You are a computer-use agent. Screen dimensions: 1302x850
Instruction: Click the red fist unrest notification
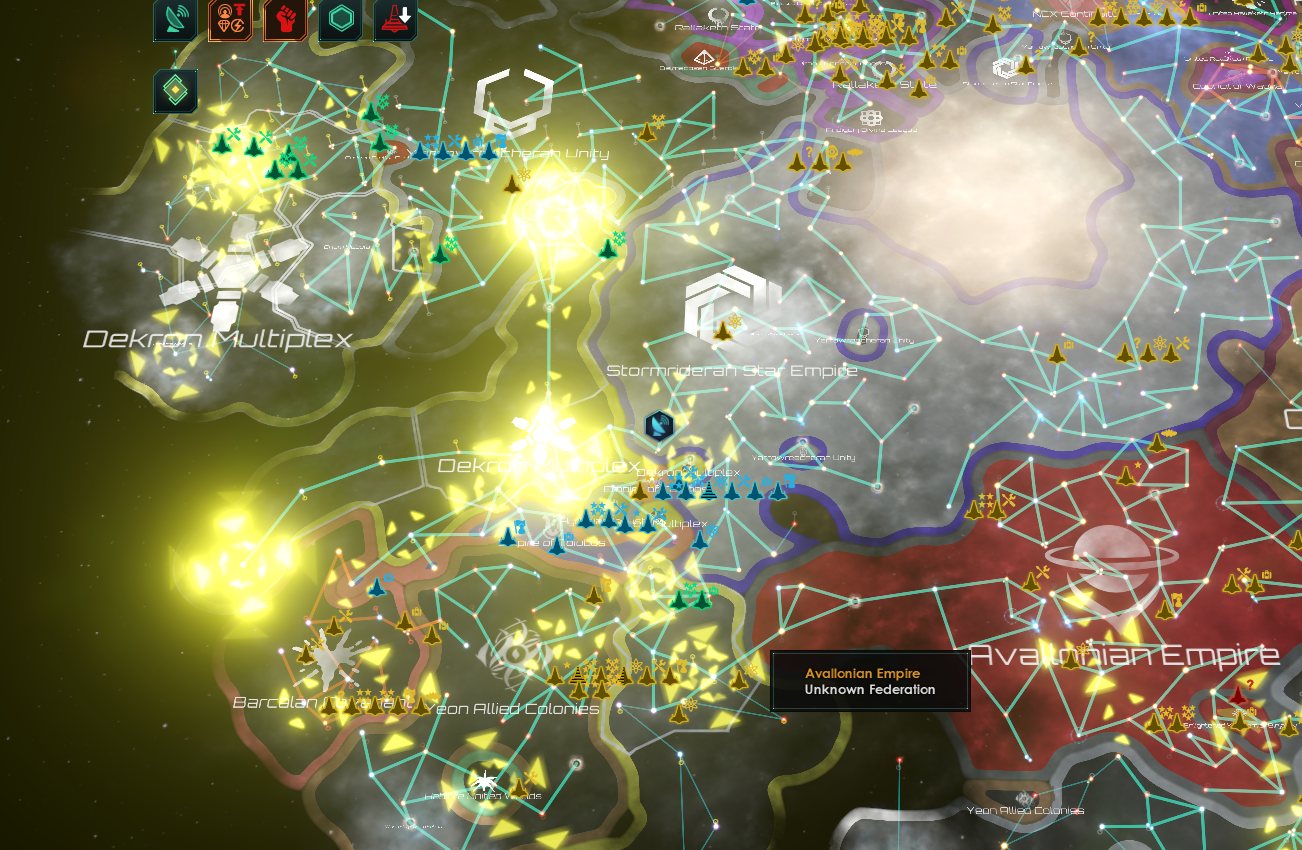click(x=283, y=20)
